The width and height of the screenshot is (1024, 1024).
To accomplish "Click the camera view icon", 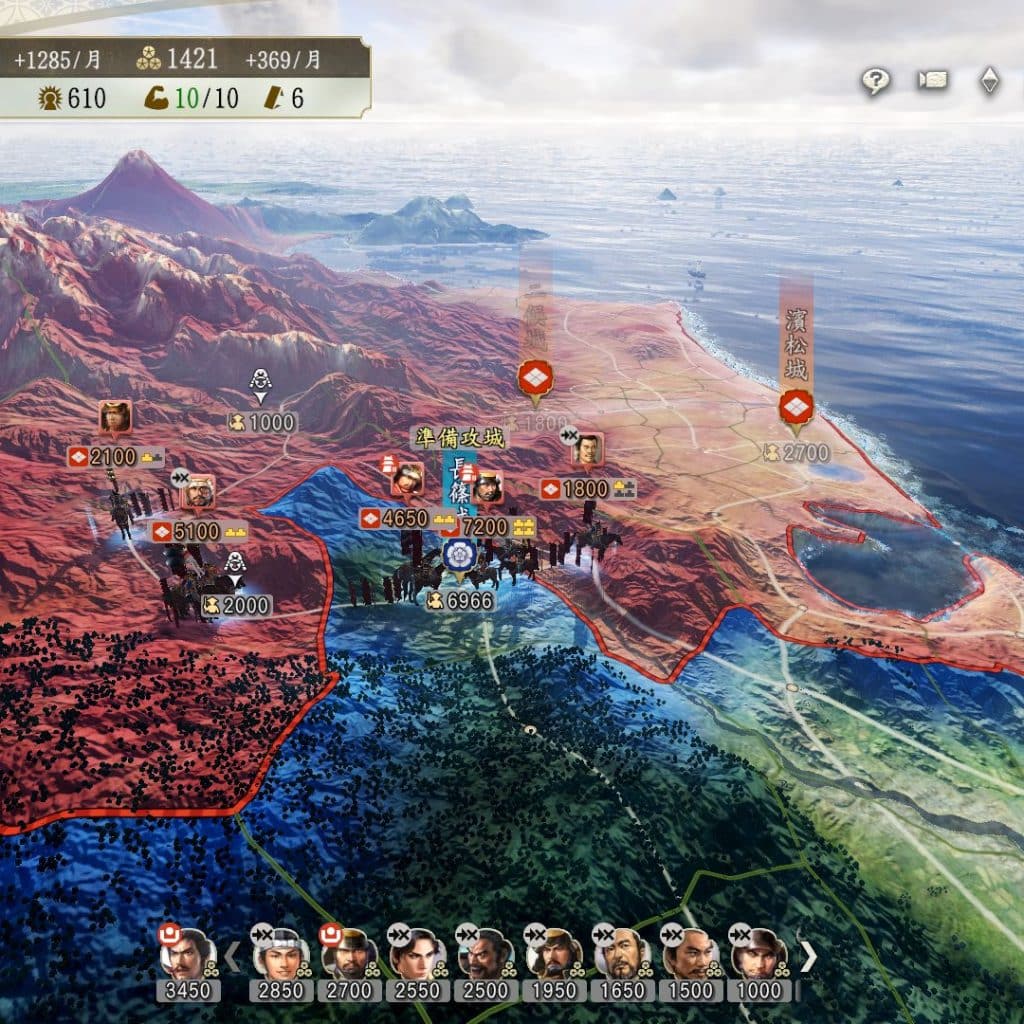I will tap(933, 80).
